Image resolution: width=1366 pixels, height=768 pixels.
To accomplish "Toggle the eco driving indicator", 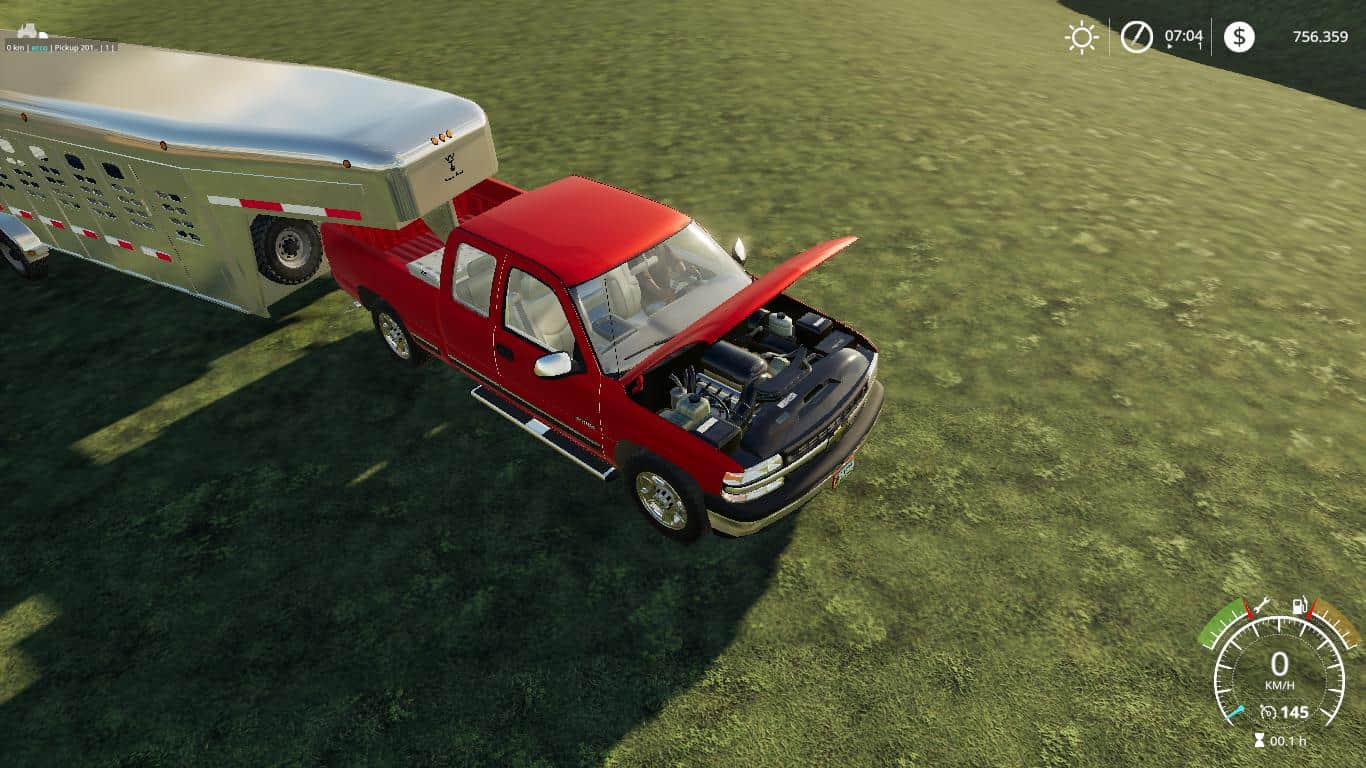I will click(x=38, y=46).
